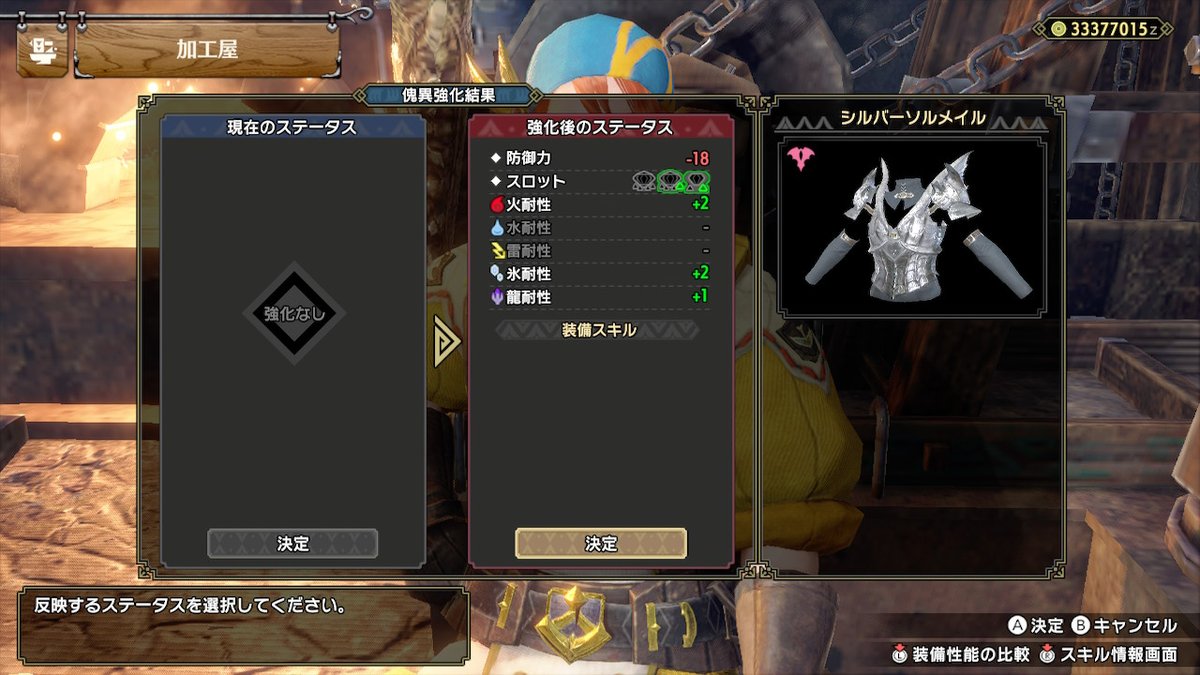
Task: Click the Silver Sol Mail armor preview
Action: (x=911, y=230)
